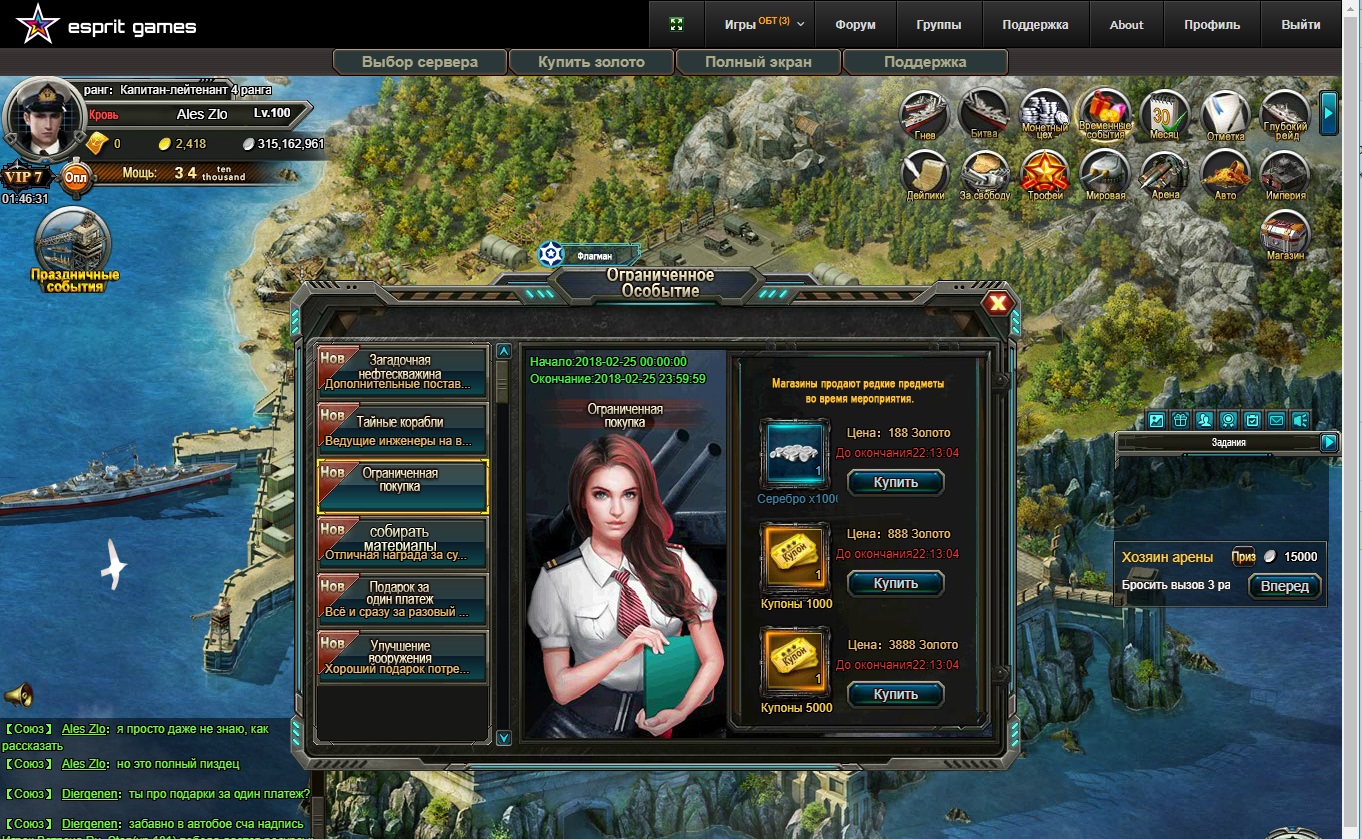Viewport: 1362px width, 839px height.
Task: Switch to Полный экран mode
Action: pyautogui.click(x=758, y=62)
